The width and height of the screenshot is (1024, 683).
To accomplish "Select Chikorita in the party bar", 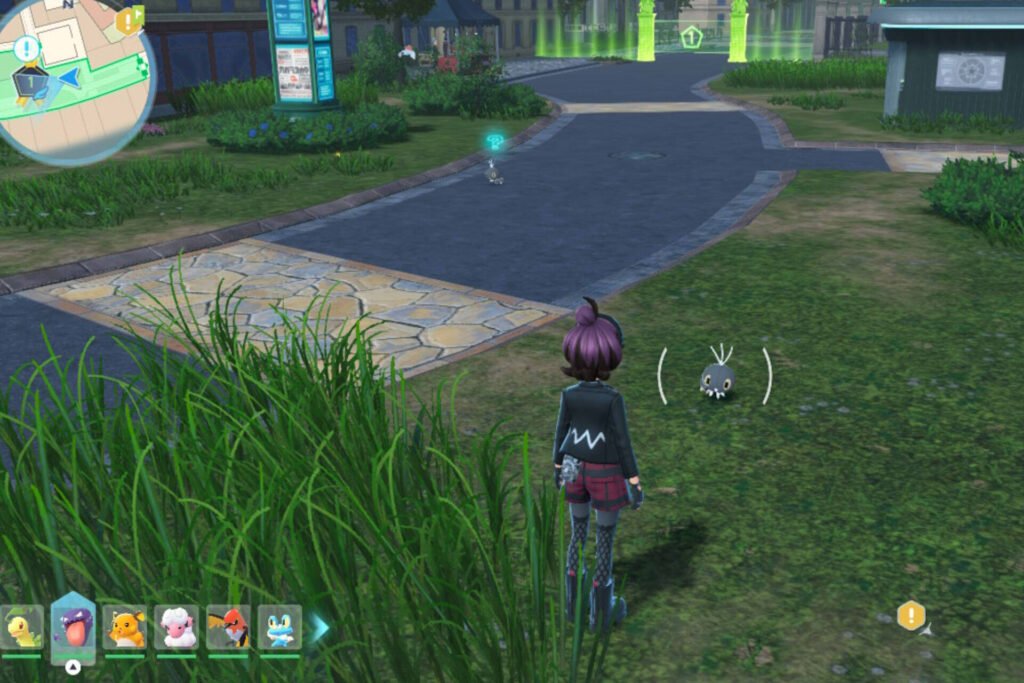I will [22, 628].
